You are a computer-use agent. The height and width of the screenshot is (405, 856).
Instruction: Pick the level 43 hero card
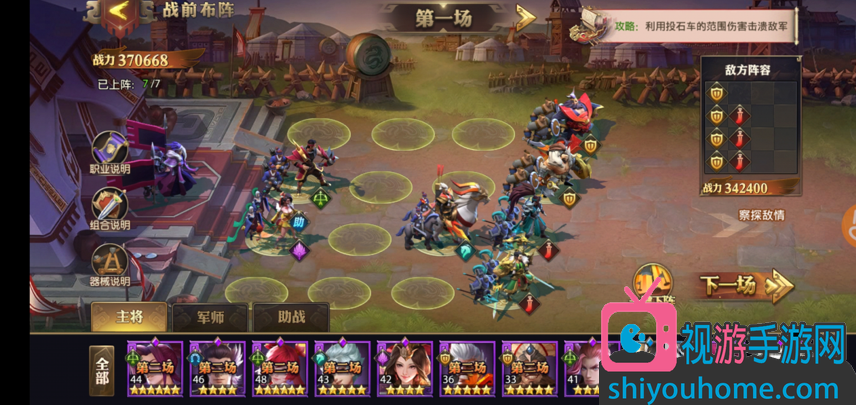point(342,369)
